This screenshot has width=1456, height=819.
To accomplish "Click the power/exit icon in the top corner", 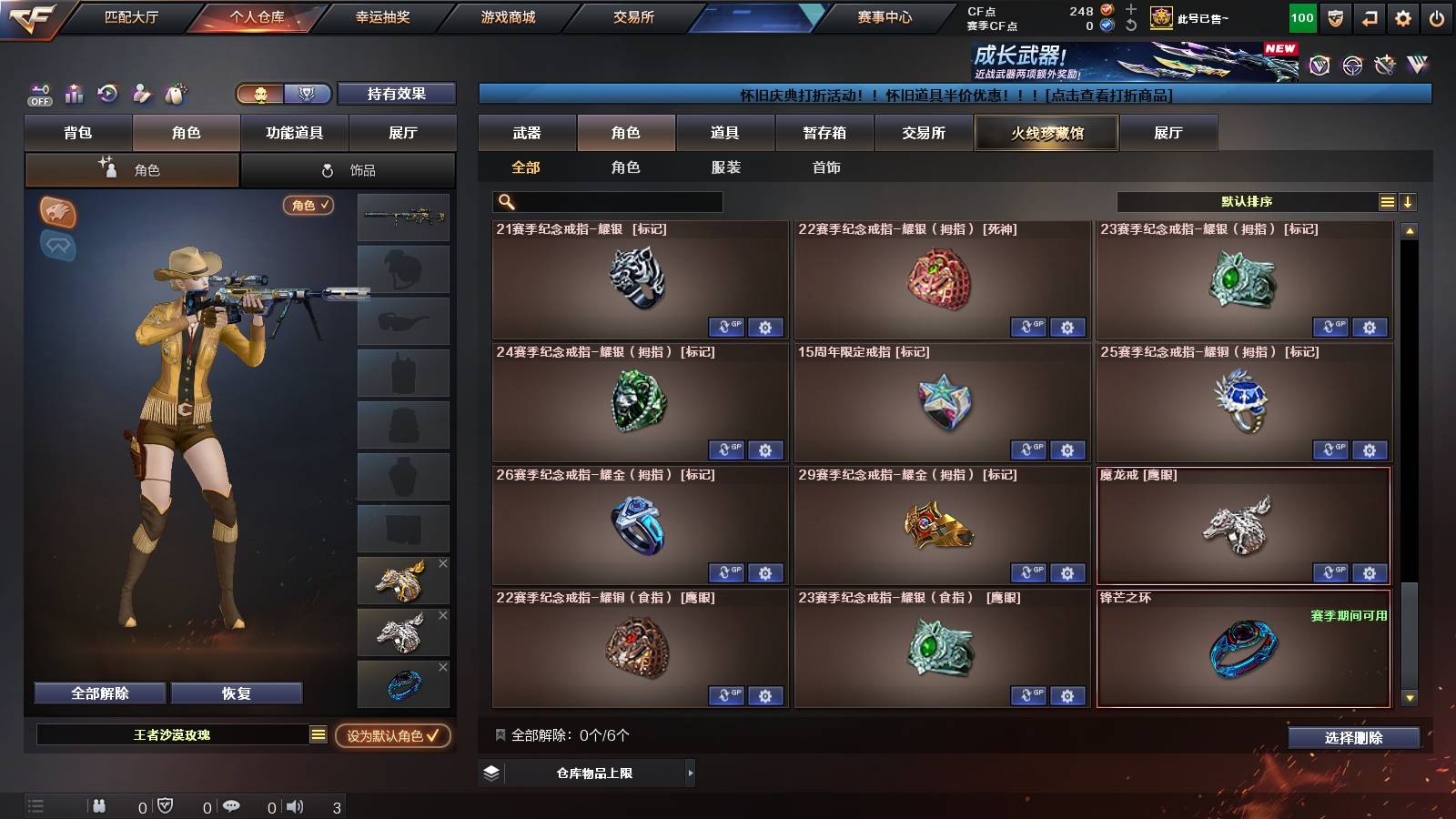I will 1436,16.
